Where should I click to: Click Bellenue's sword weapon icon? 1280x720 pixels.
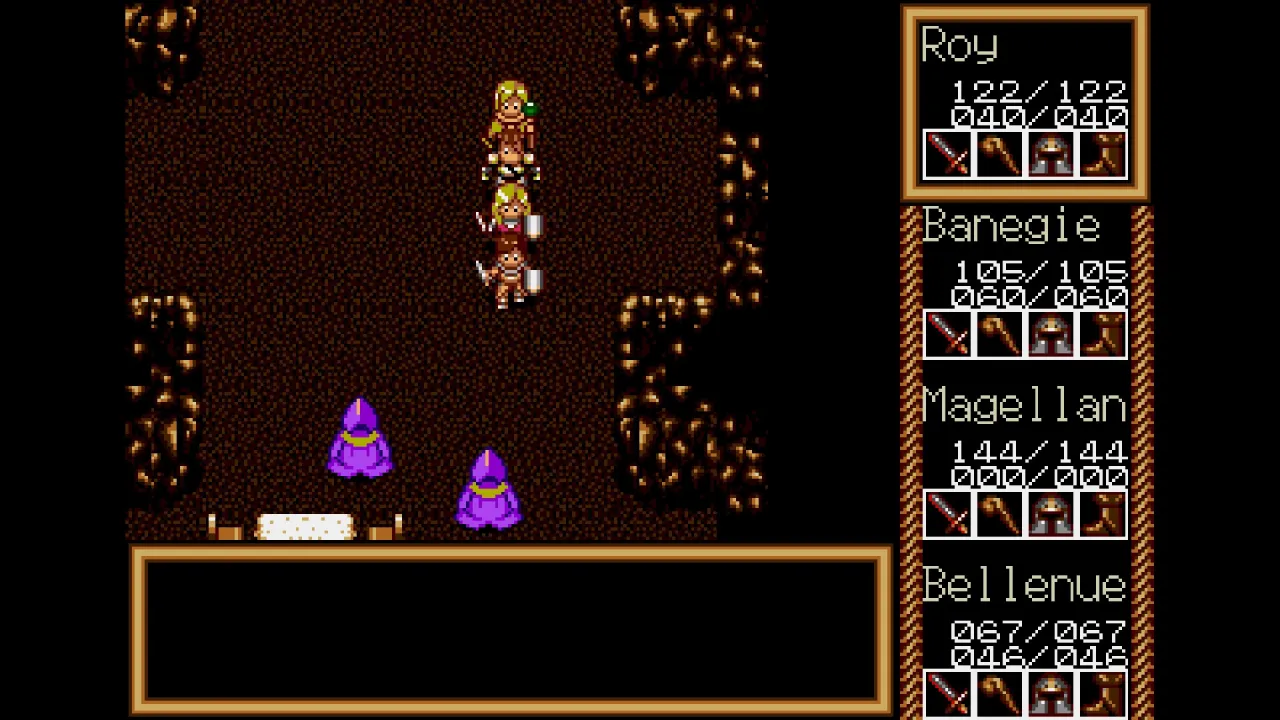[948, 693]
